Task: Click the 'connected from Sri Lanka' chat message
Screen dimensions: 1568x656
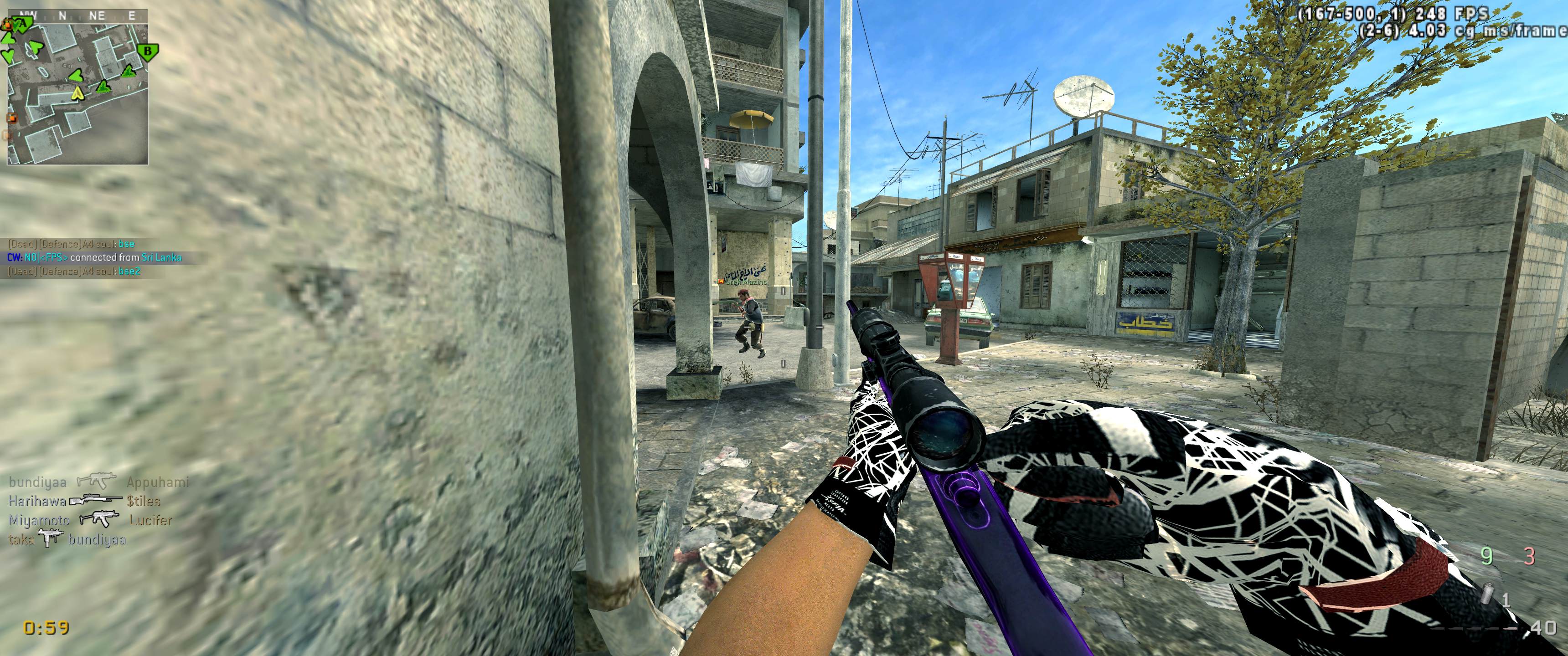Action: point(94,257)
